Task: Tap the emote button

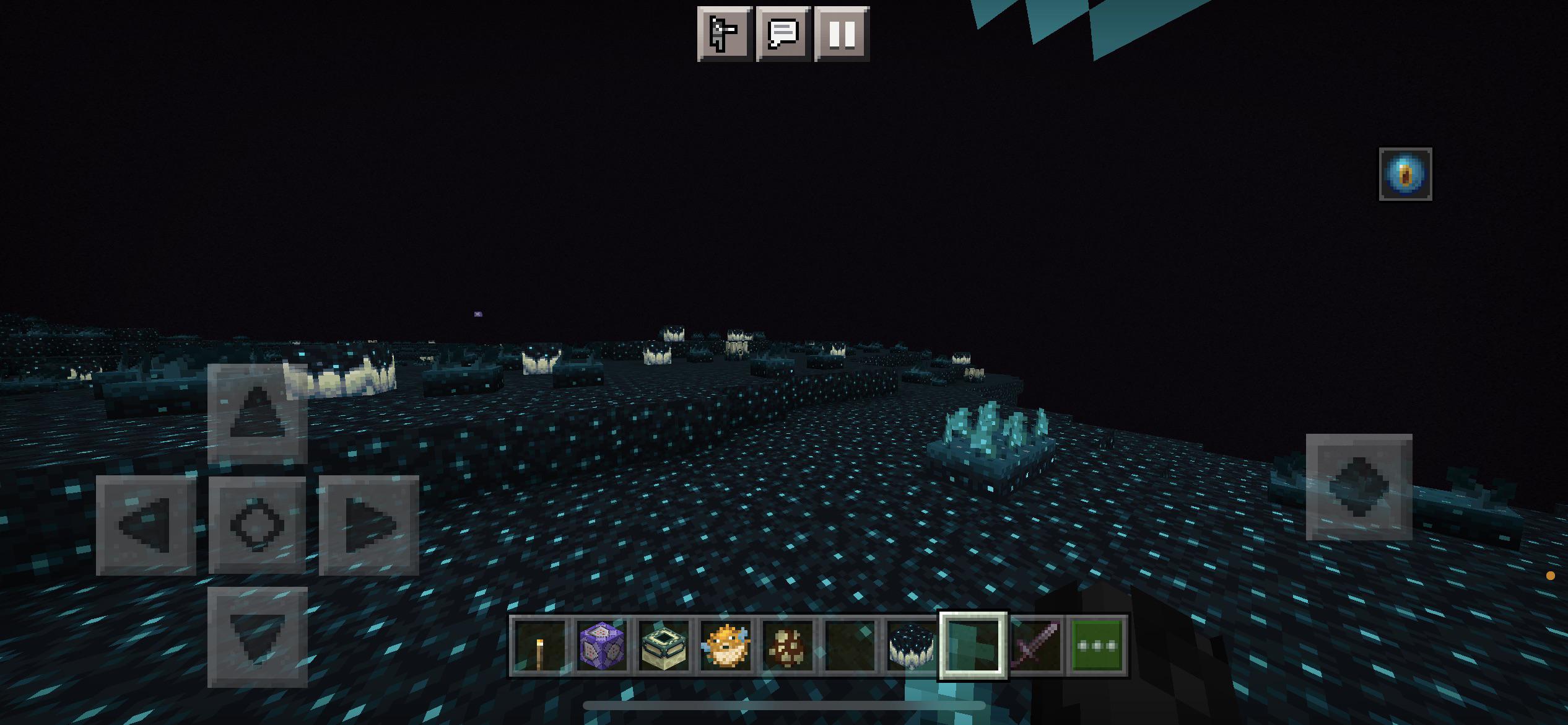Action: coord(723,34)
